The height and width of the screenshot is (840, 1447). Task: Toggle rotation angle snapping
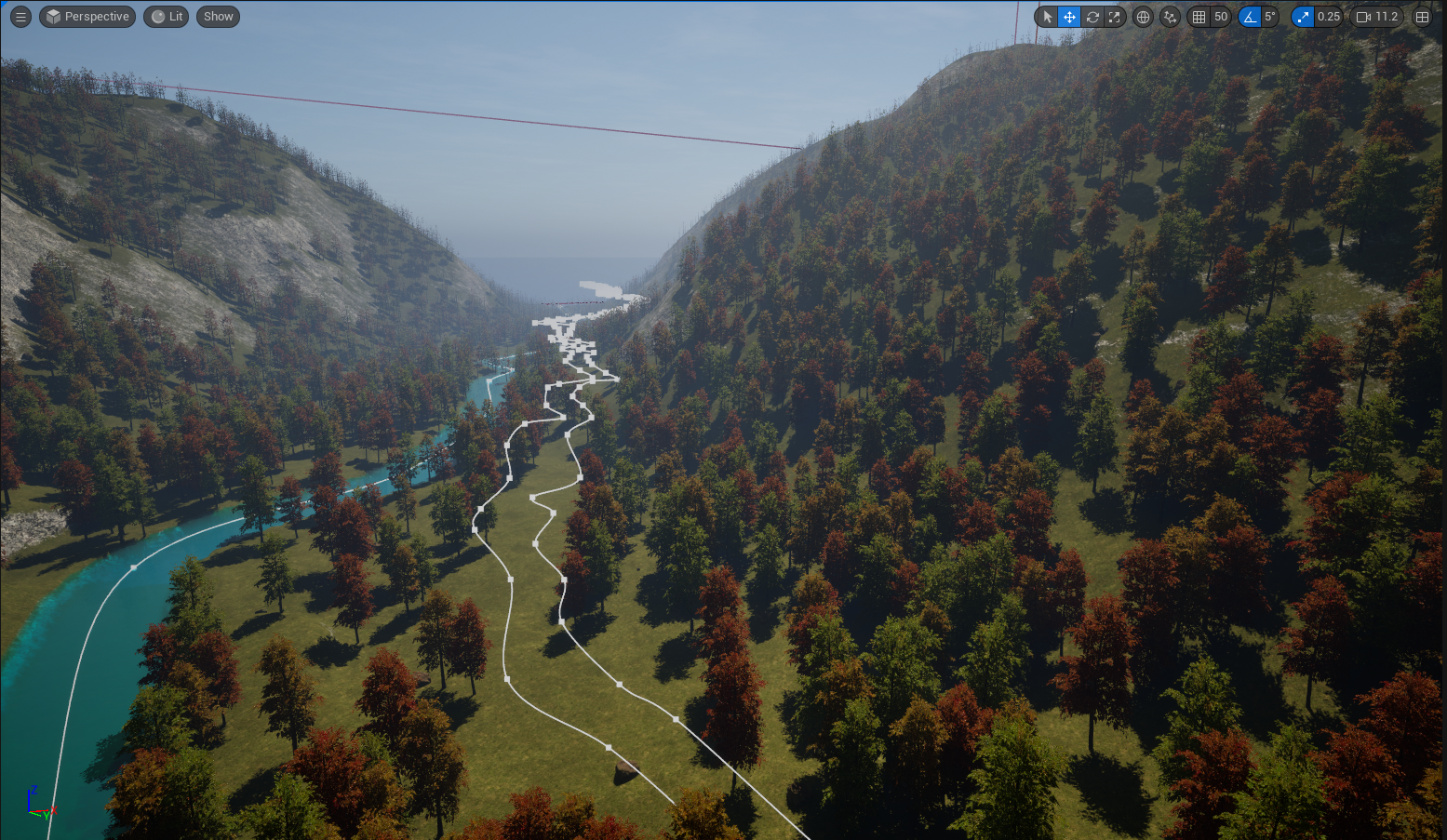(x=1250, y=17)
